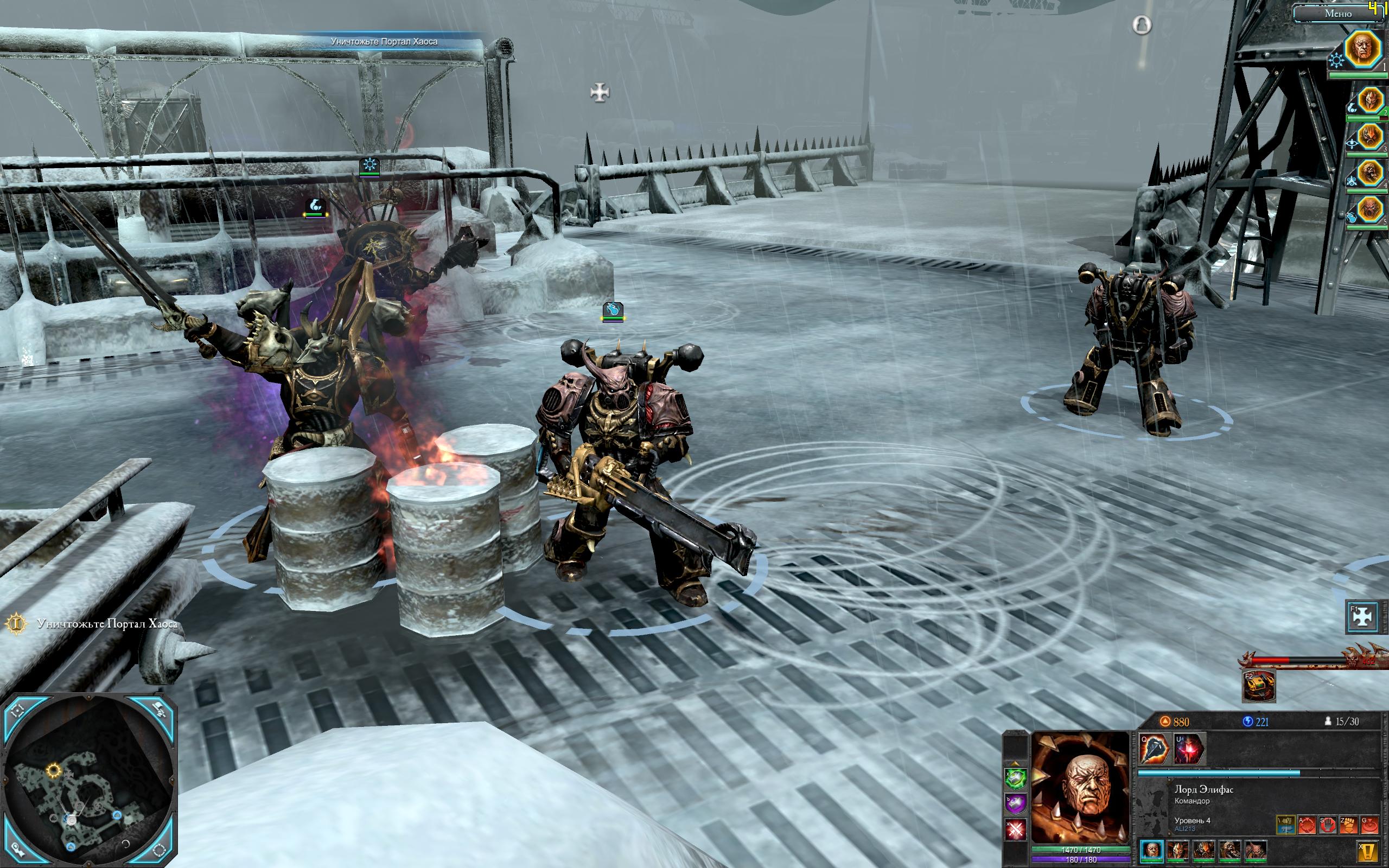Viewport: 1389px width, 868px height.
Task: Activate the crossed swords ability
Action: [1015, 829]
